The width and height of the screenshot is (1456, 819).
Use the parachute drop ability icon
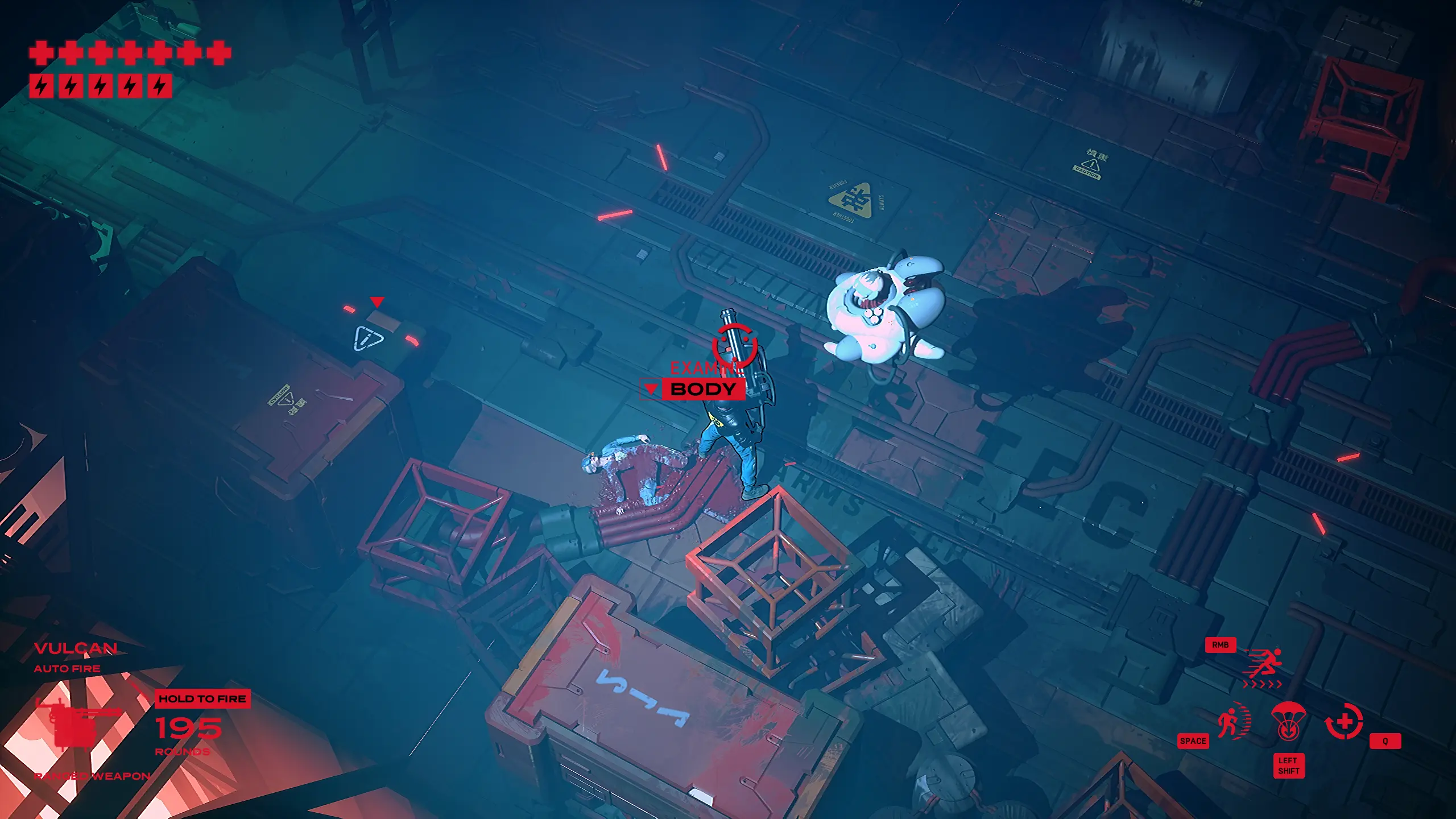[x=1288, y=721]
